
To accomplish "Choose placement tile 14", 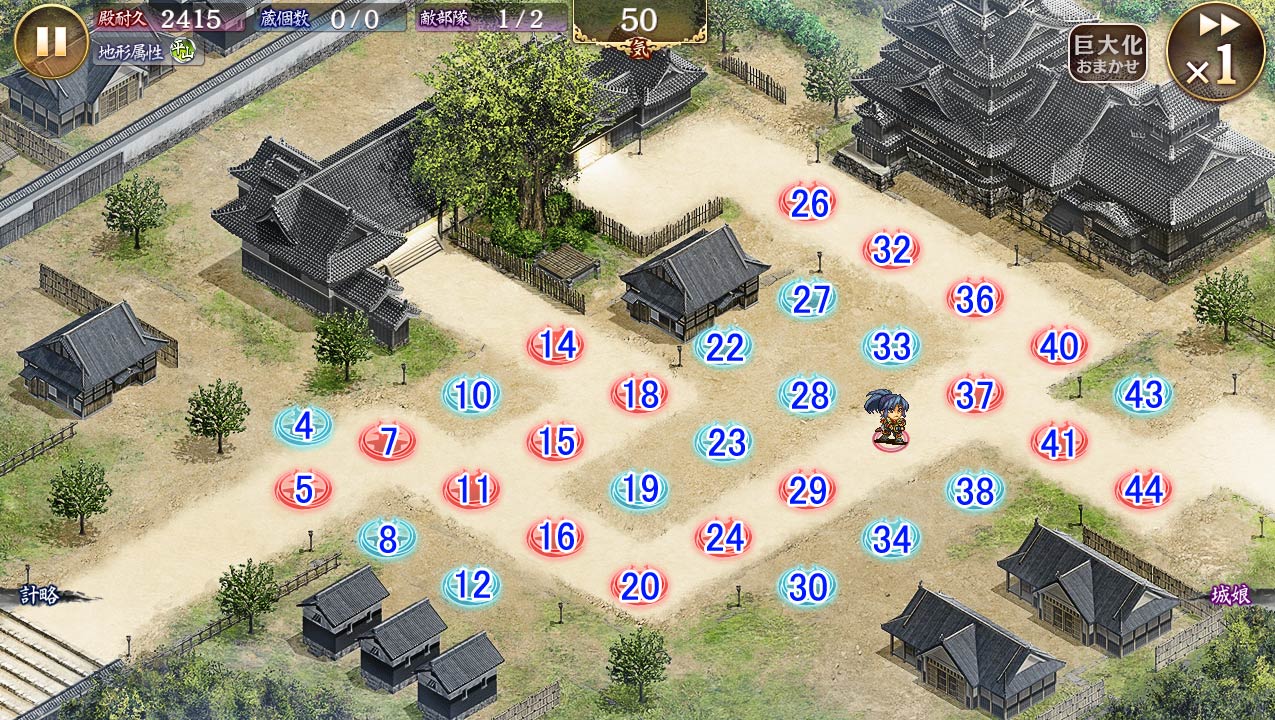I will pyautogui.click(x=556, y=346).
